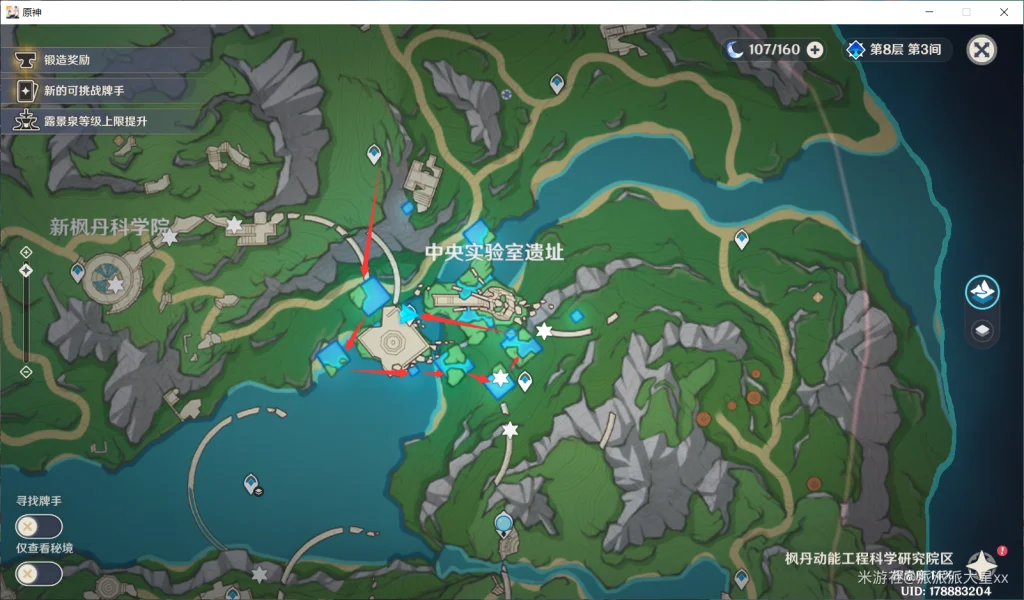Add resin with the plus button
Screen dimensions: 1024x600
pyautogui.click(x=815, y=50)
